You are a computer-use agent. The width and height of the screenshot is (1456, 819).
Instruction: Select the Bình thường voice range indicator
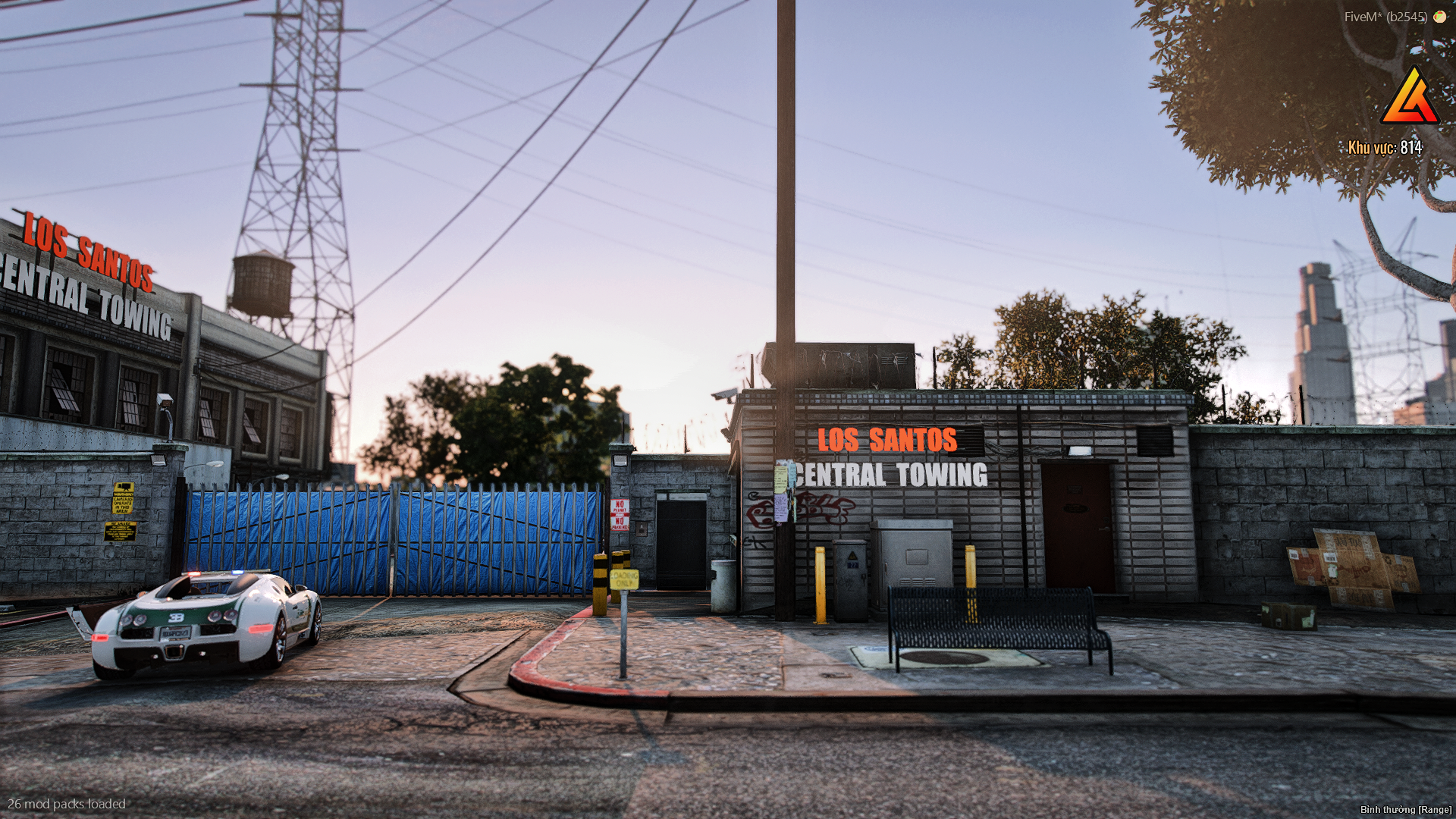tap(1405, 810)
